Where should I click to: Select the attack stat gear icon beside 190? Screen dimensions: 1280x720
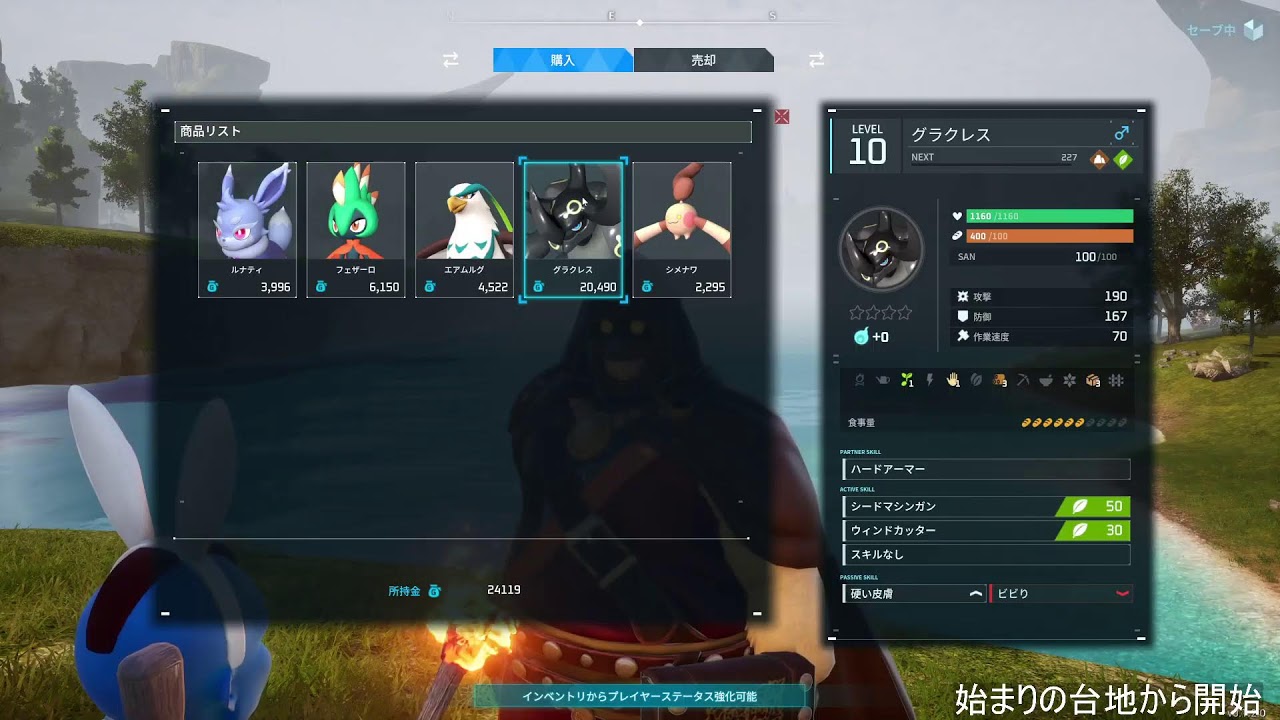tap(963, 298)
